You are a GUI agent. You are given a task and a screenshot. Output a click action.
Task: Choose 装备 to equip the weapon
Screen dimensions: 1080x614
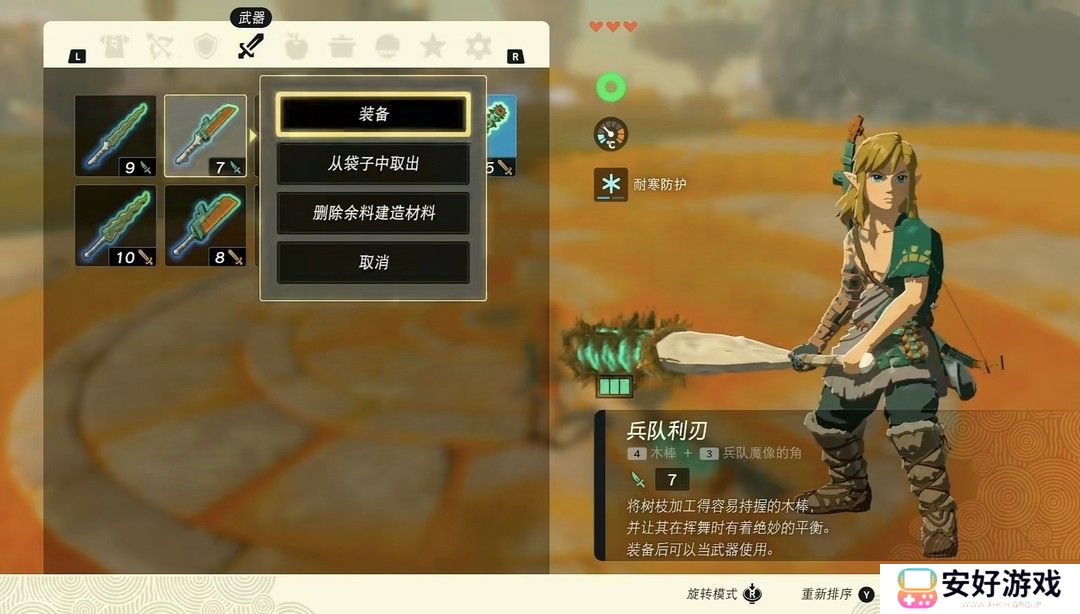click(x=373, y=114)
